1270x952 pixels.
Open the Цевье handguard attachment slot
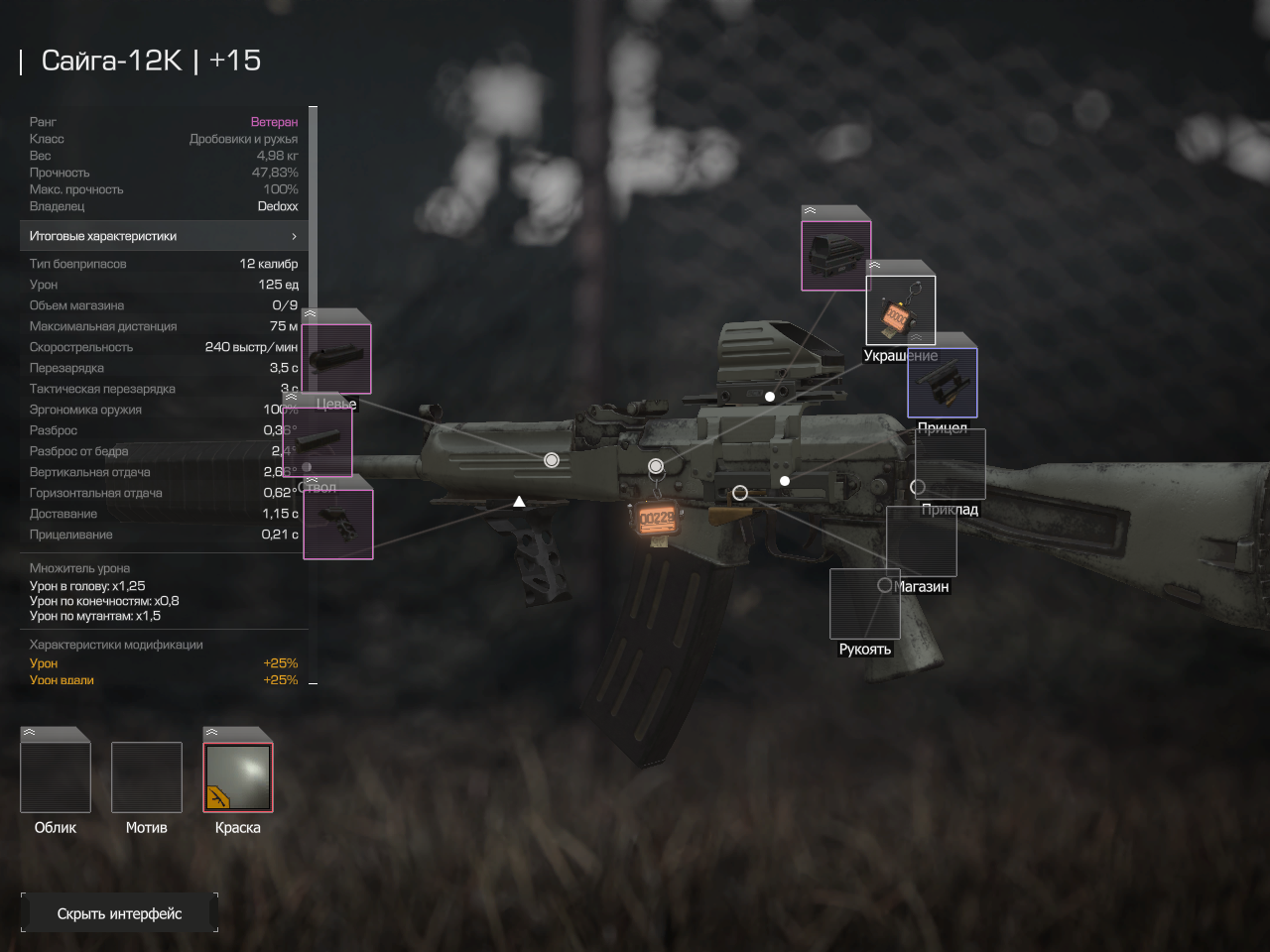(336, 358)
